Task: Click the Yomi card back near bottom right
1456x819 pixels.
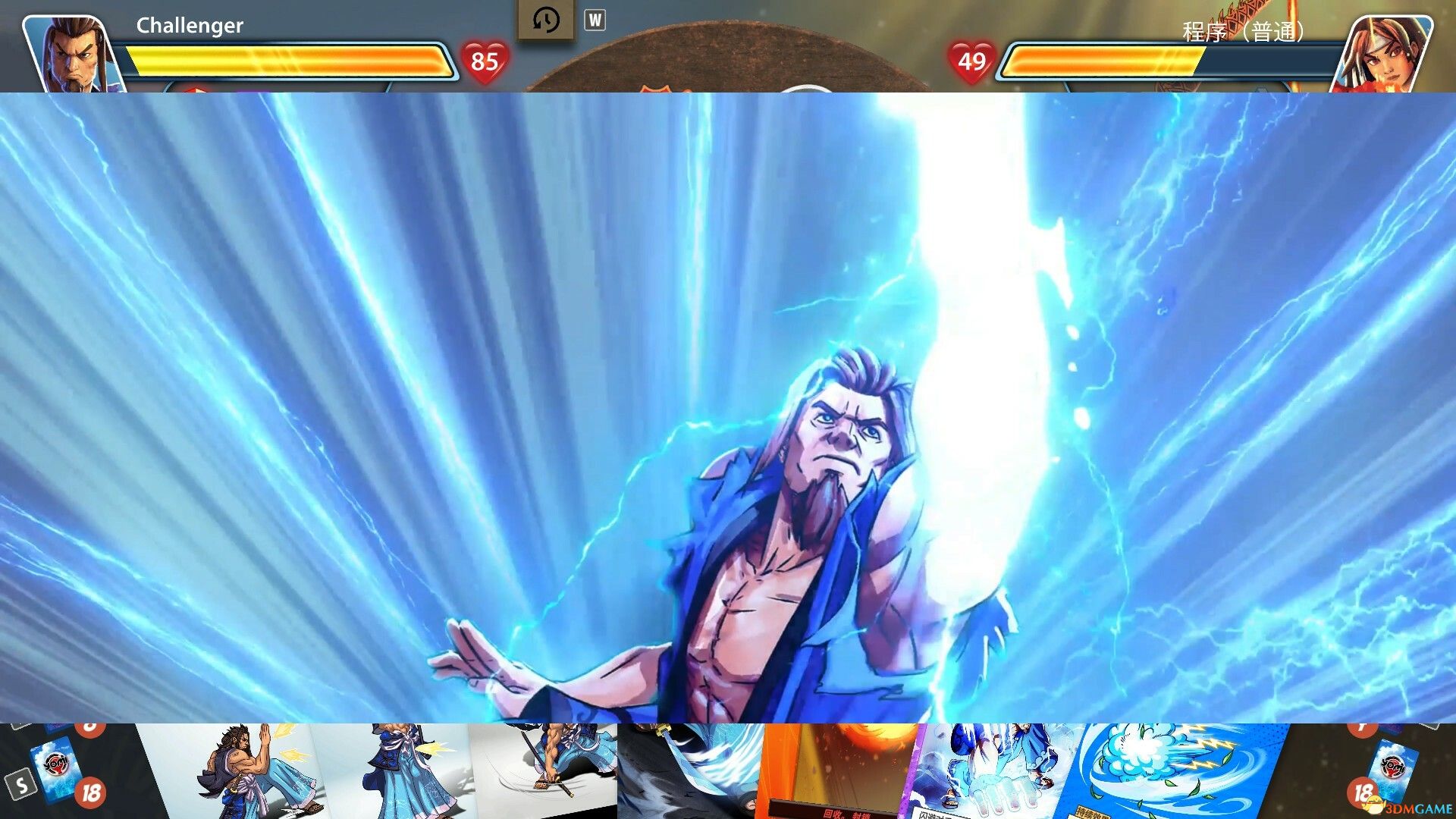Action: tap(1392, 766)
